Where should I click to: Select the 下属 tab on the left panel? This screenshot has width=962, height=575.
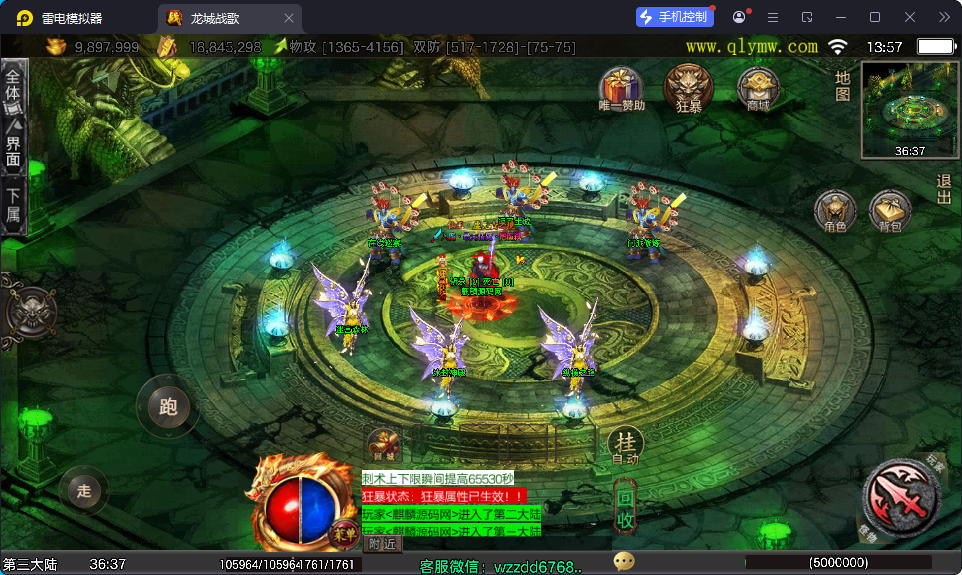pyautogui.click(x=13, y=205)
